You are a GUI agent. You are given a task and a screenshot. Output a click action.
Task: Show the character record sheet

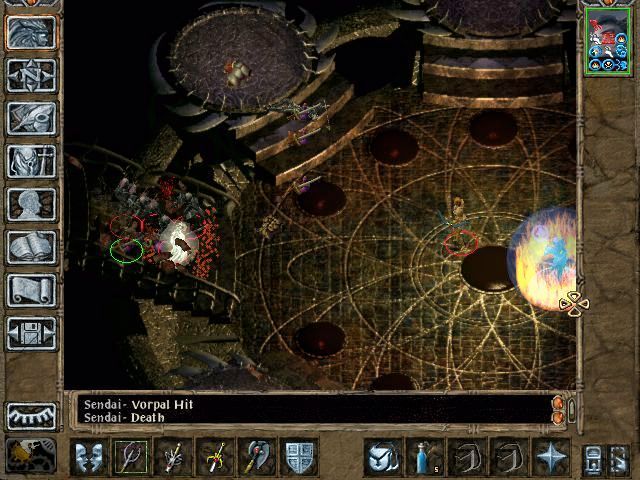pyautogui.click(x=31, y=204)
